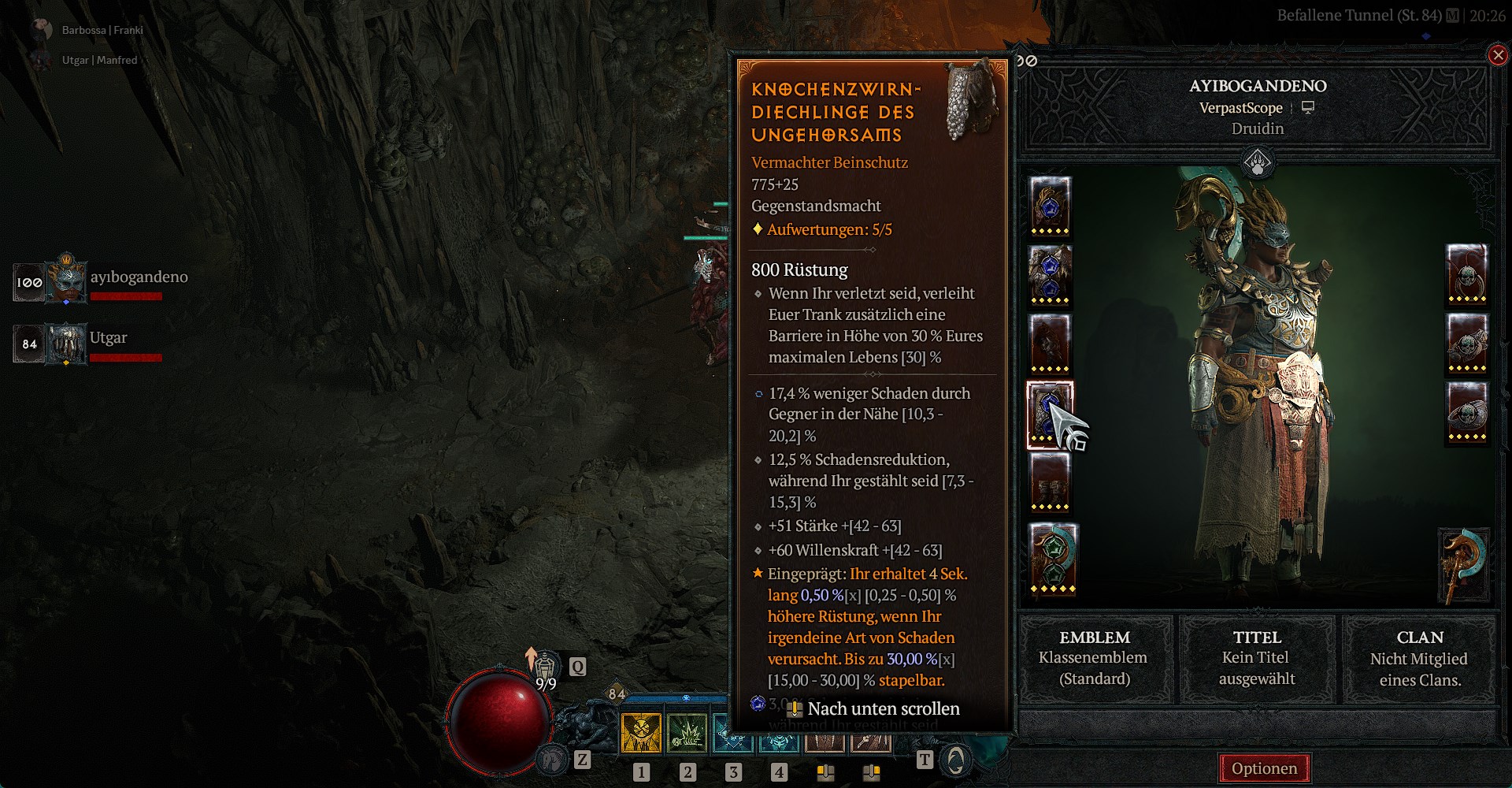Activate the town portal swirl icon
Viewport: 1512px width, 788px height.
pyautogui.click(x=956, y=760)
